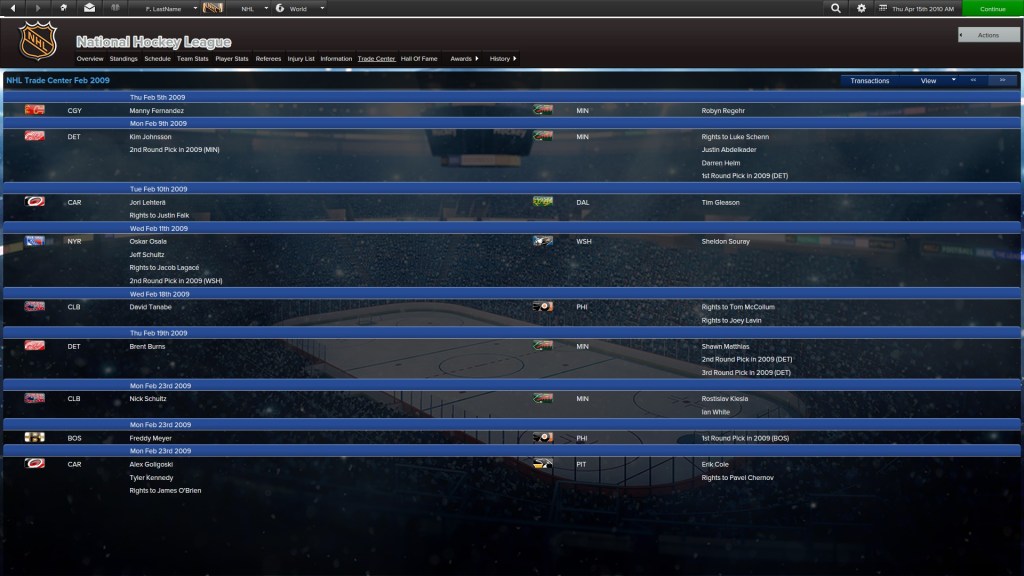Image resolution: width=1024 pixels, height=576 pixels.
Task: Open the mail inbox icon
Action: [90, 8]
